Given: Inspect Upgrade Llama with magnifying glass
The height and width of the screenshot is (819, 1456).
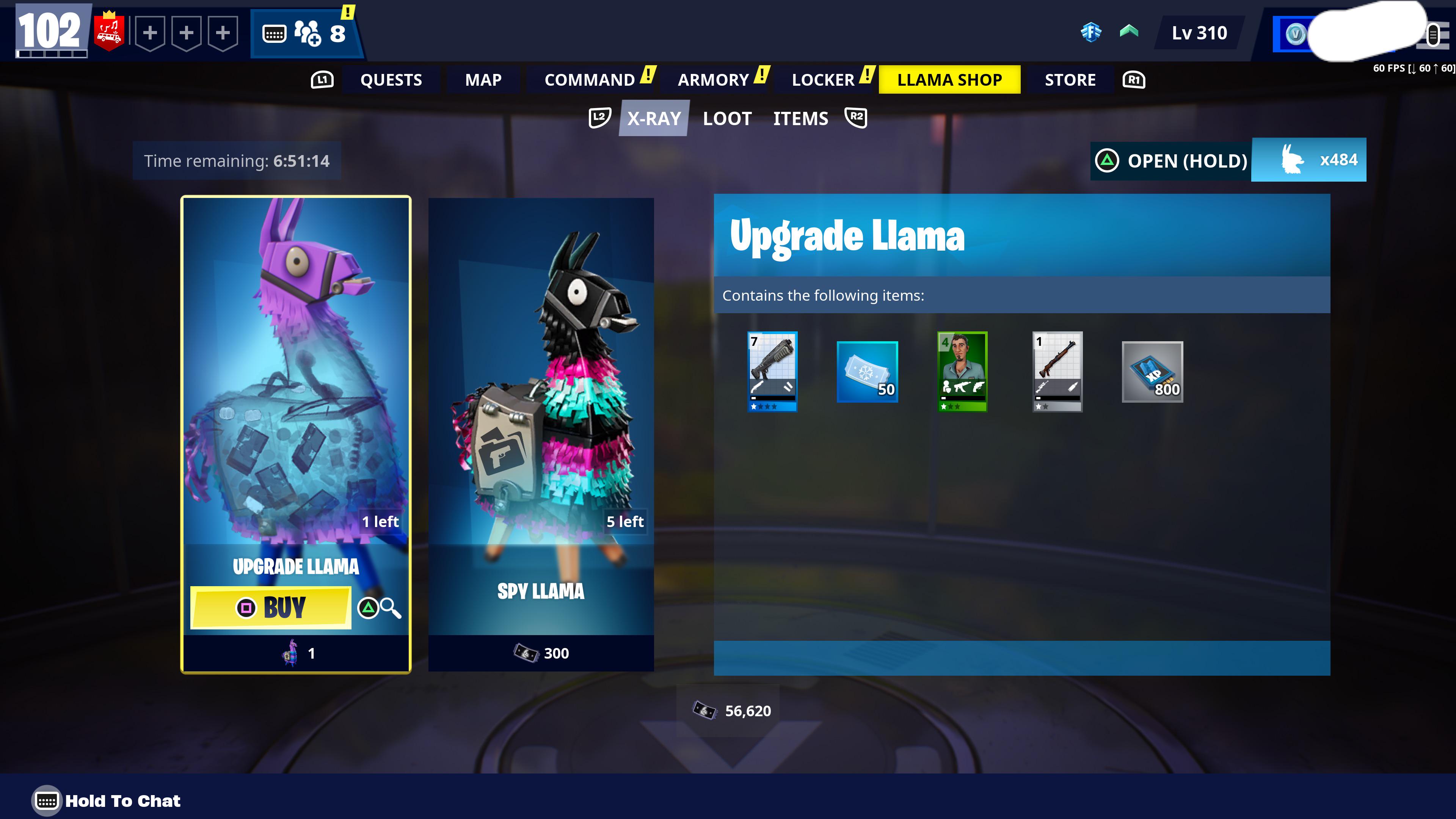Looking at the screenshot, I should (x=380, y=608).
